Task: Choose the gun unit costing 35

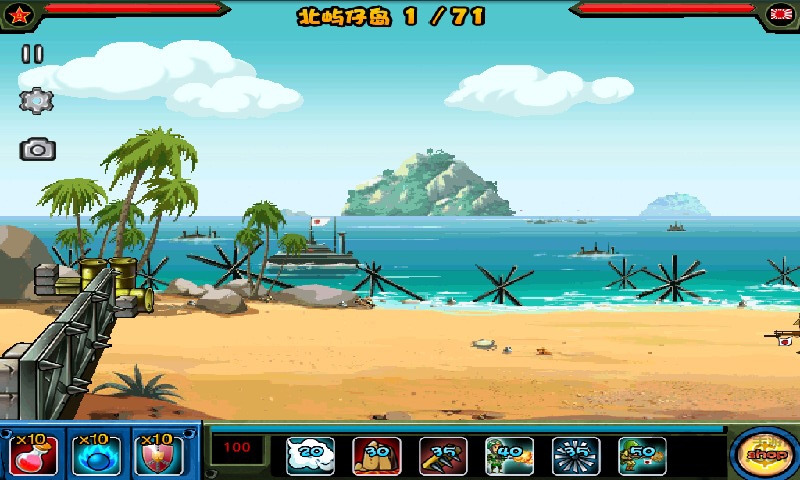Action: [443, 456]
